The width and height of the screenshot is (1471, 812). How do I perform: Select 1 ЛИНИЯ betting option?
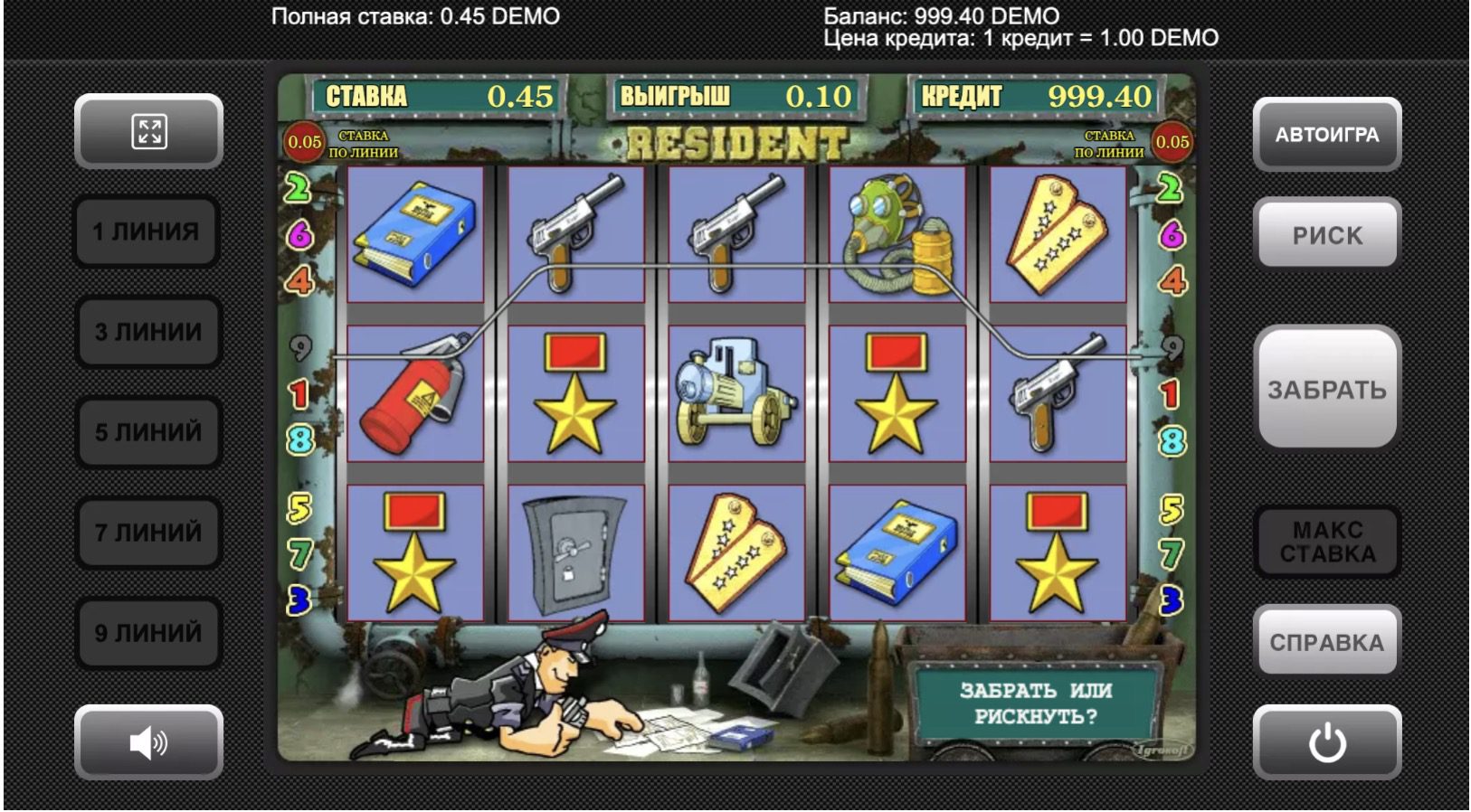[147, 231]
